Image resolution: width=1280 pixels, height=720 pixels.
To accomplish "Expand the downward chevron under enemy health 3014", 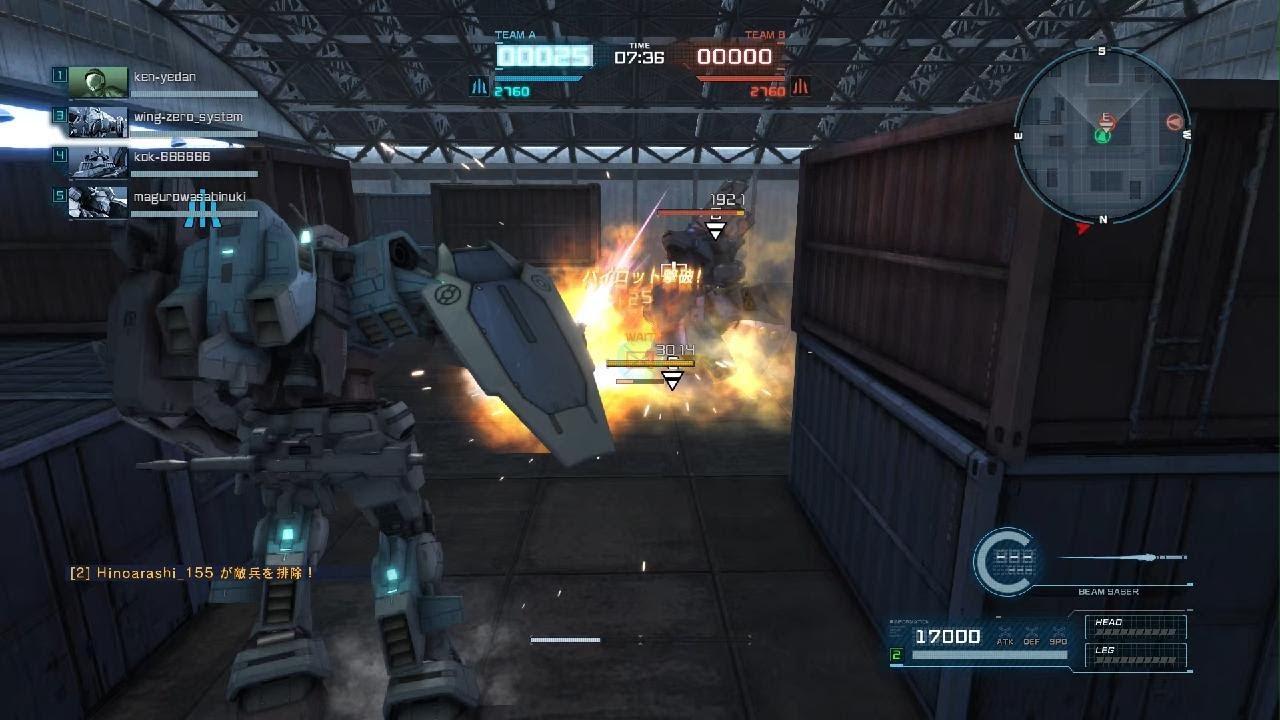I will tap(672, 378).
